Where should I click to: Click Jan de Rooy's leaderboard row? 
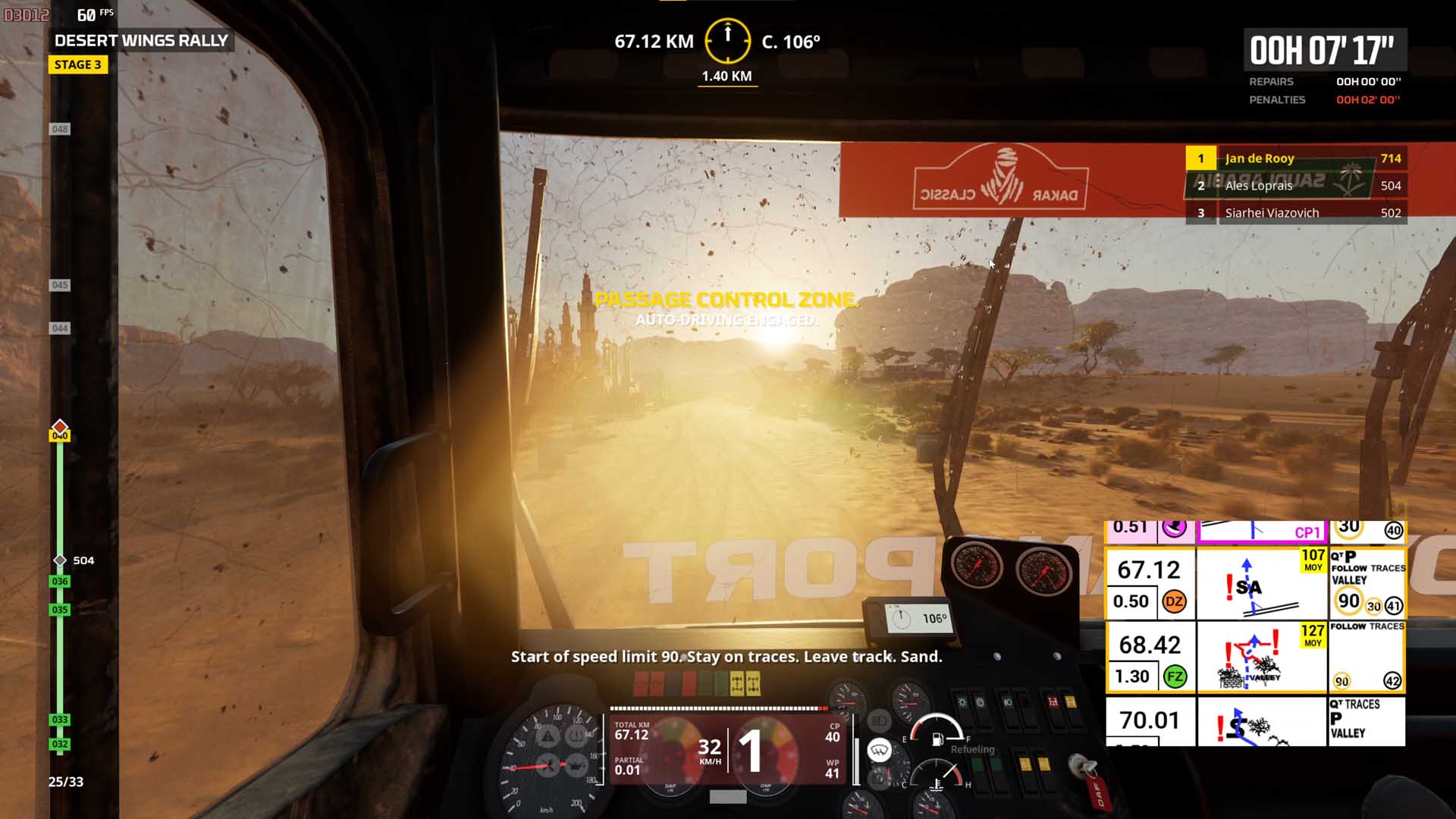pos(1296,158)
